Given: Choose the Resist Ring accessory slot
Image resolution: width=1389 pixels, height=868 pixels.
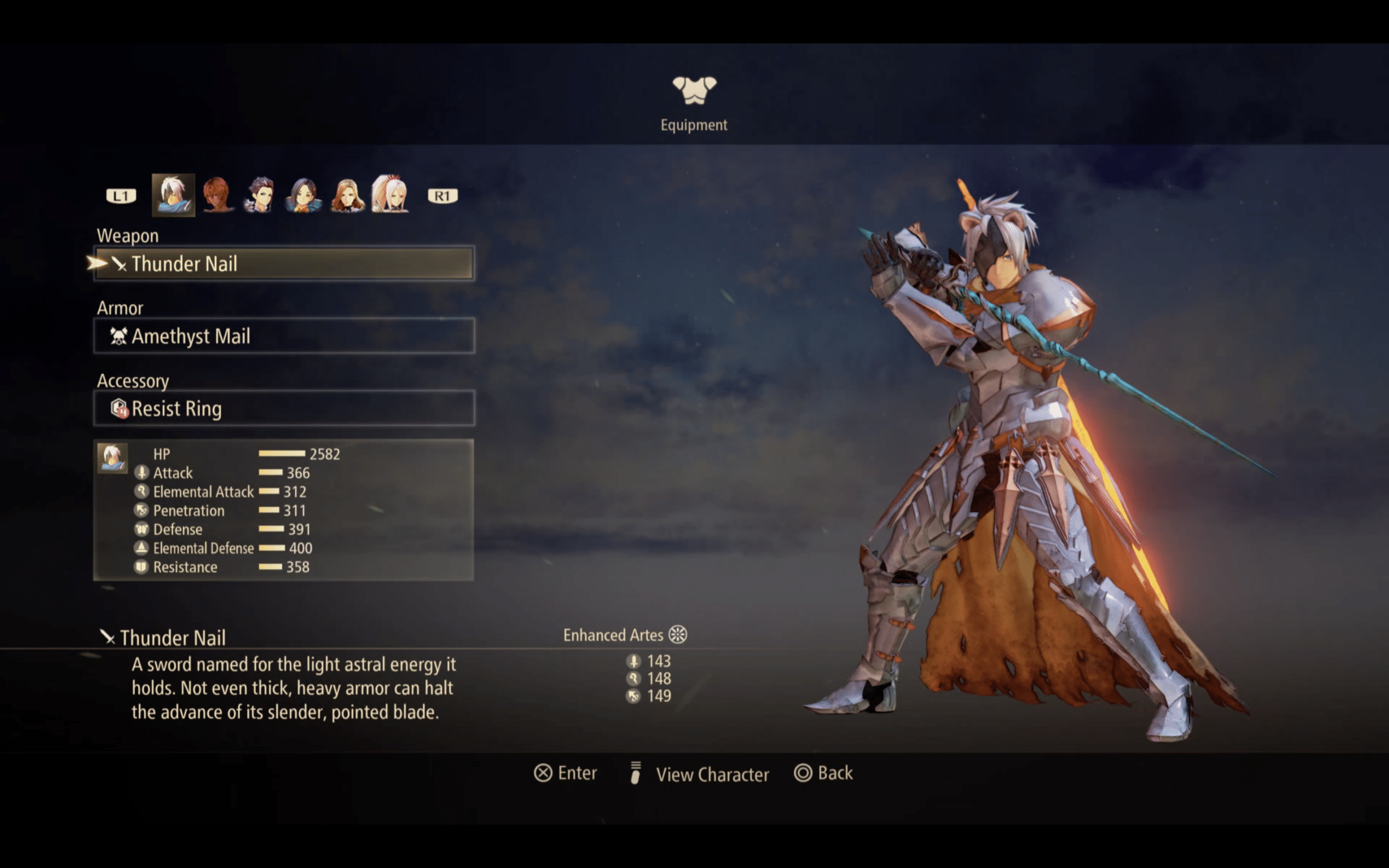Looking at the screenshot, I should [x=284, y=408].
